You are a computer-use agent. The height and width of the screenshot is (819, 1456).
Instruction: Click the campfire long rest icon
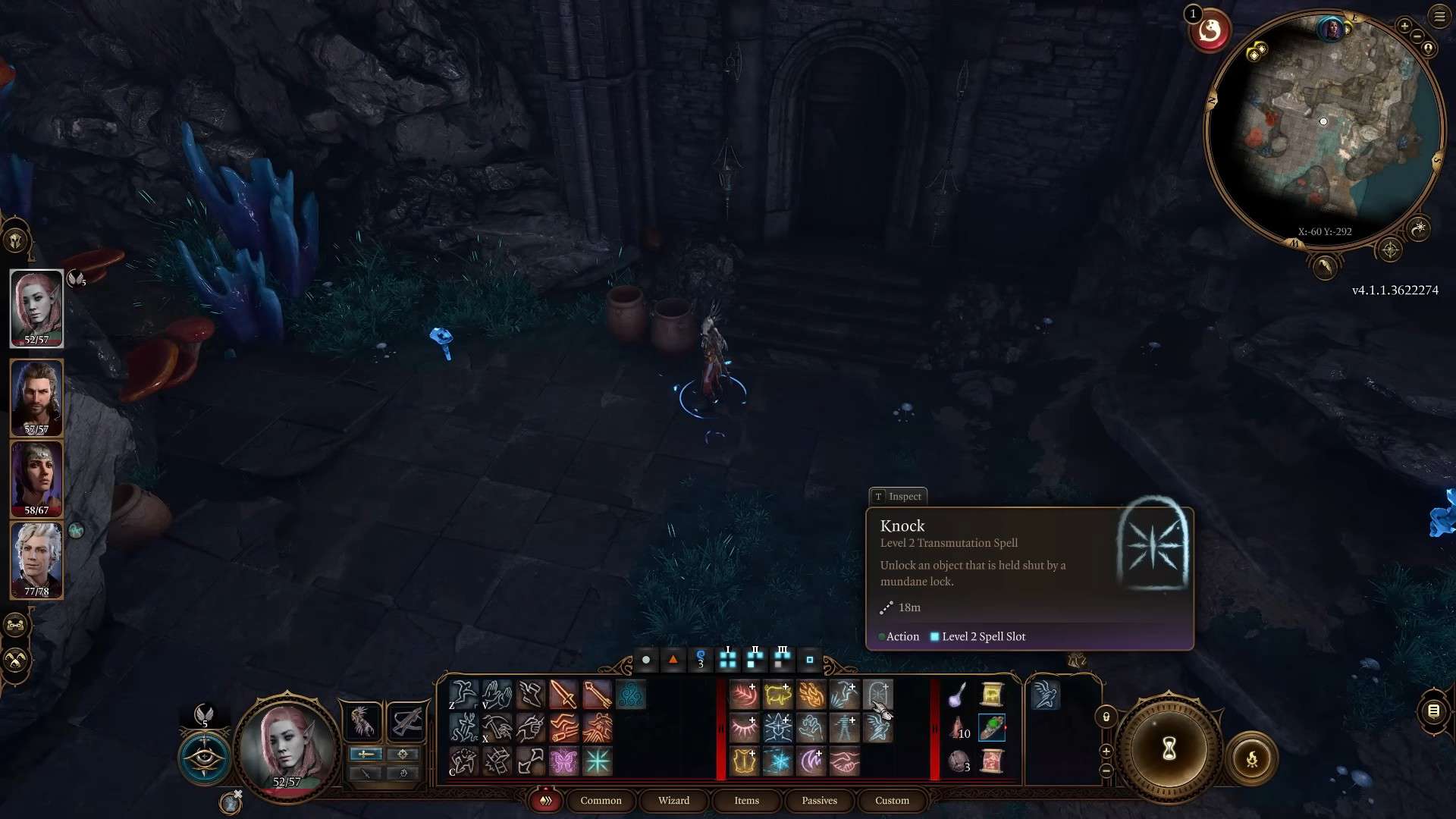(x=1252, y=758)
